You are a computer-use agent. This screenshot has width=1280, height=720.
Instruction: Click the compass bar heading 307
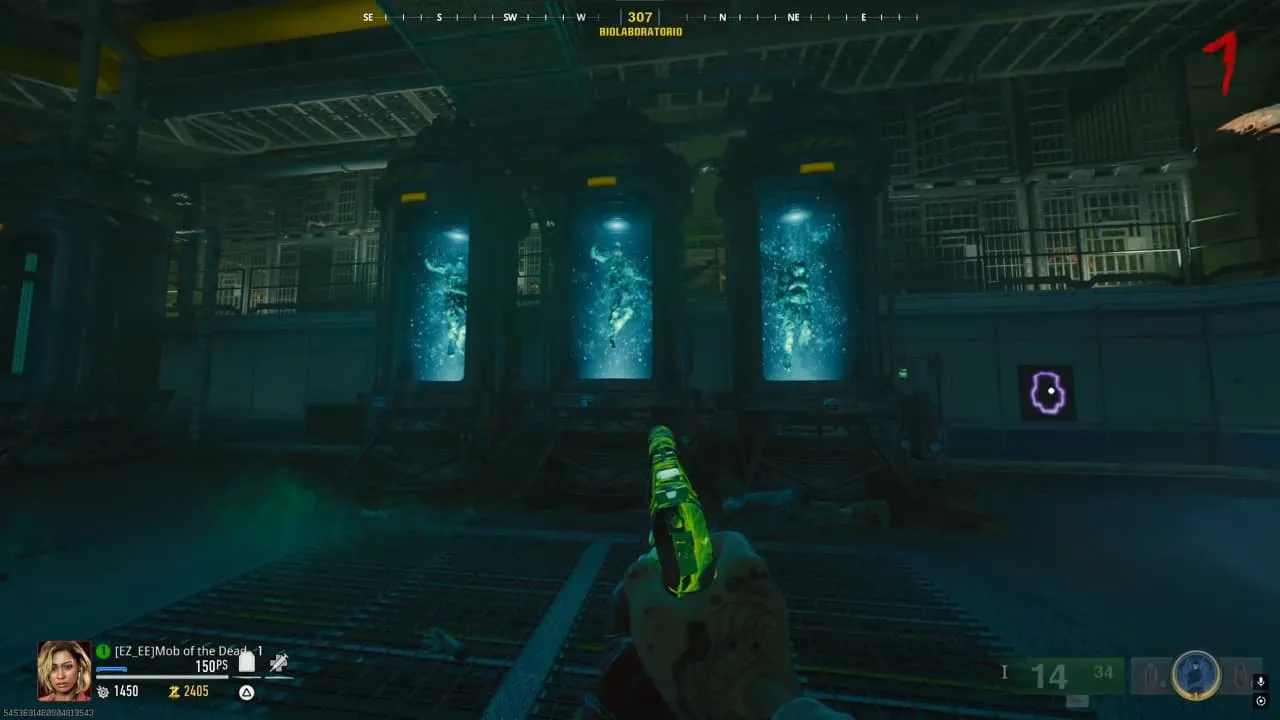point(640,17)
